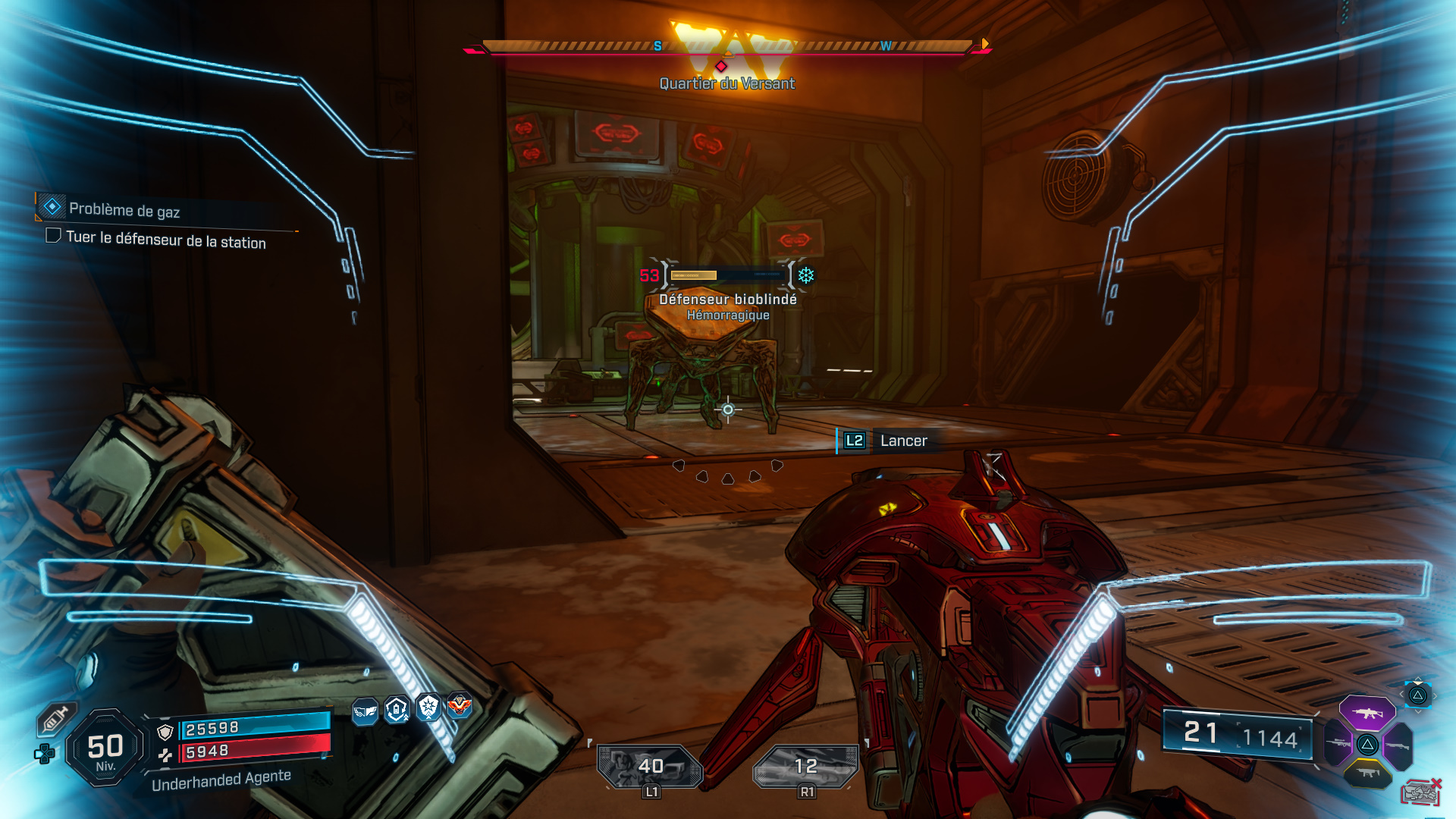Click the Défenseur bioblindé enemy nameplate
This screenshot has height=819, width=1456.
[726, 300]
